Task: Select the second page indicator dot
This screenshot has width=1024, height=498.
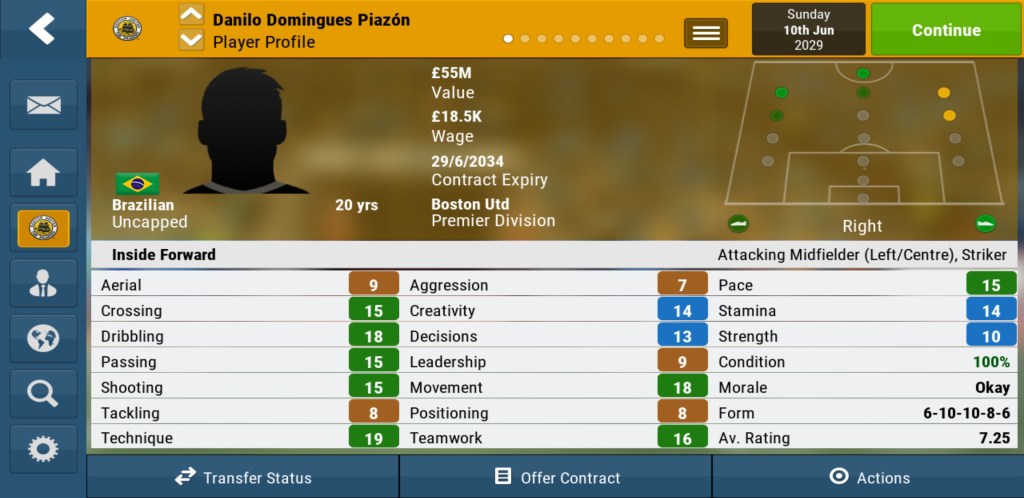Action: point(525,39)
